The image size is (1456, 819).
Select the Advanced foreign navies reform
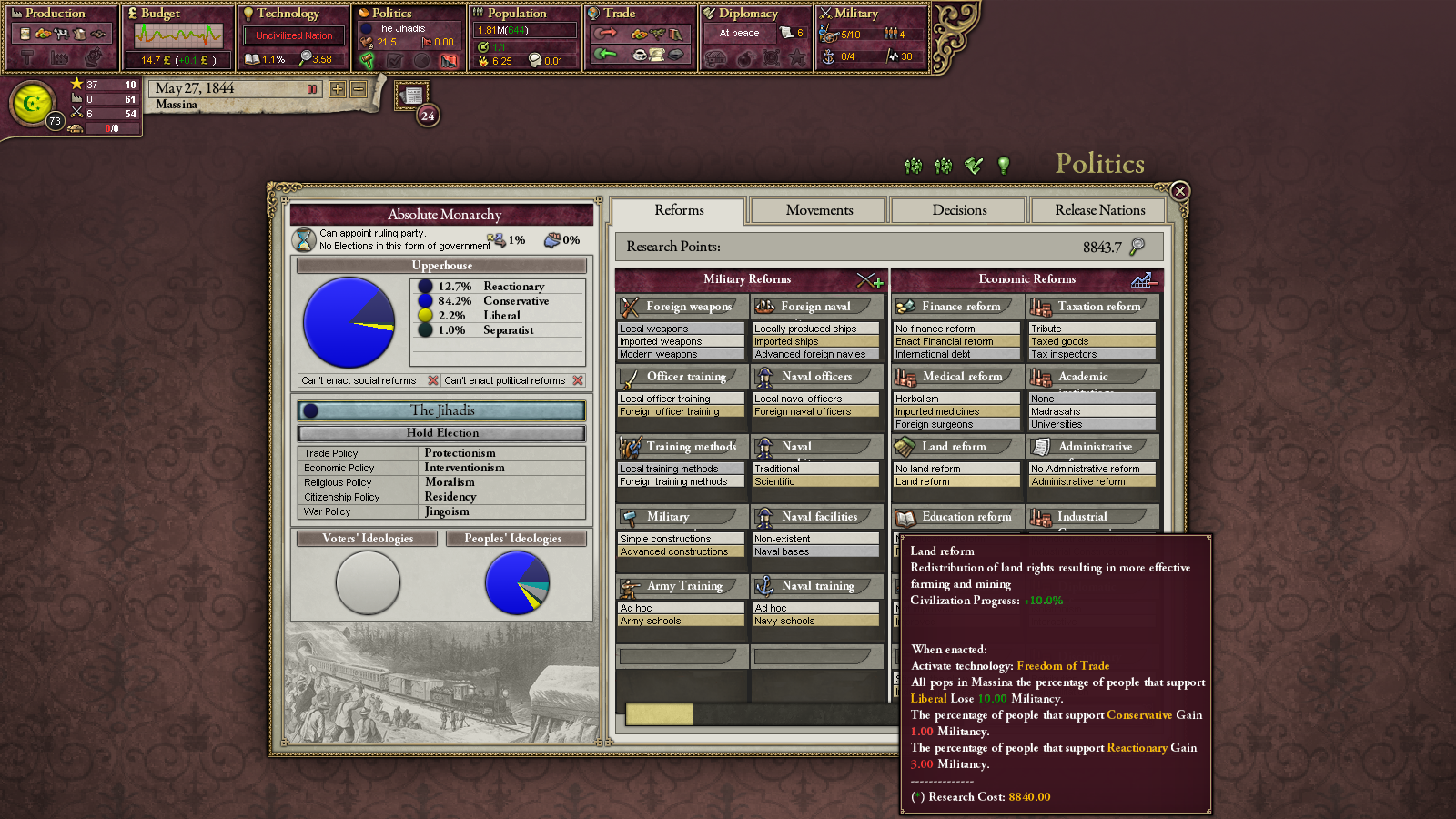[815, 355]
